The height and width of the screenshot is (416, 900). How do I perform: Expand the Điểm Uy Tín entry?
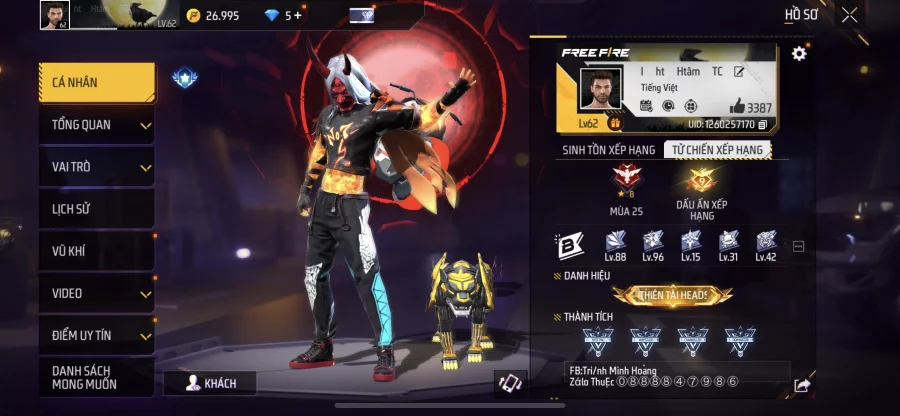tap(97, 335)
